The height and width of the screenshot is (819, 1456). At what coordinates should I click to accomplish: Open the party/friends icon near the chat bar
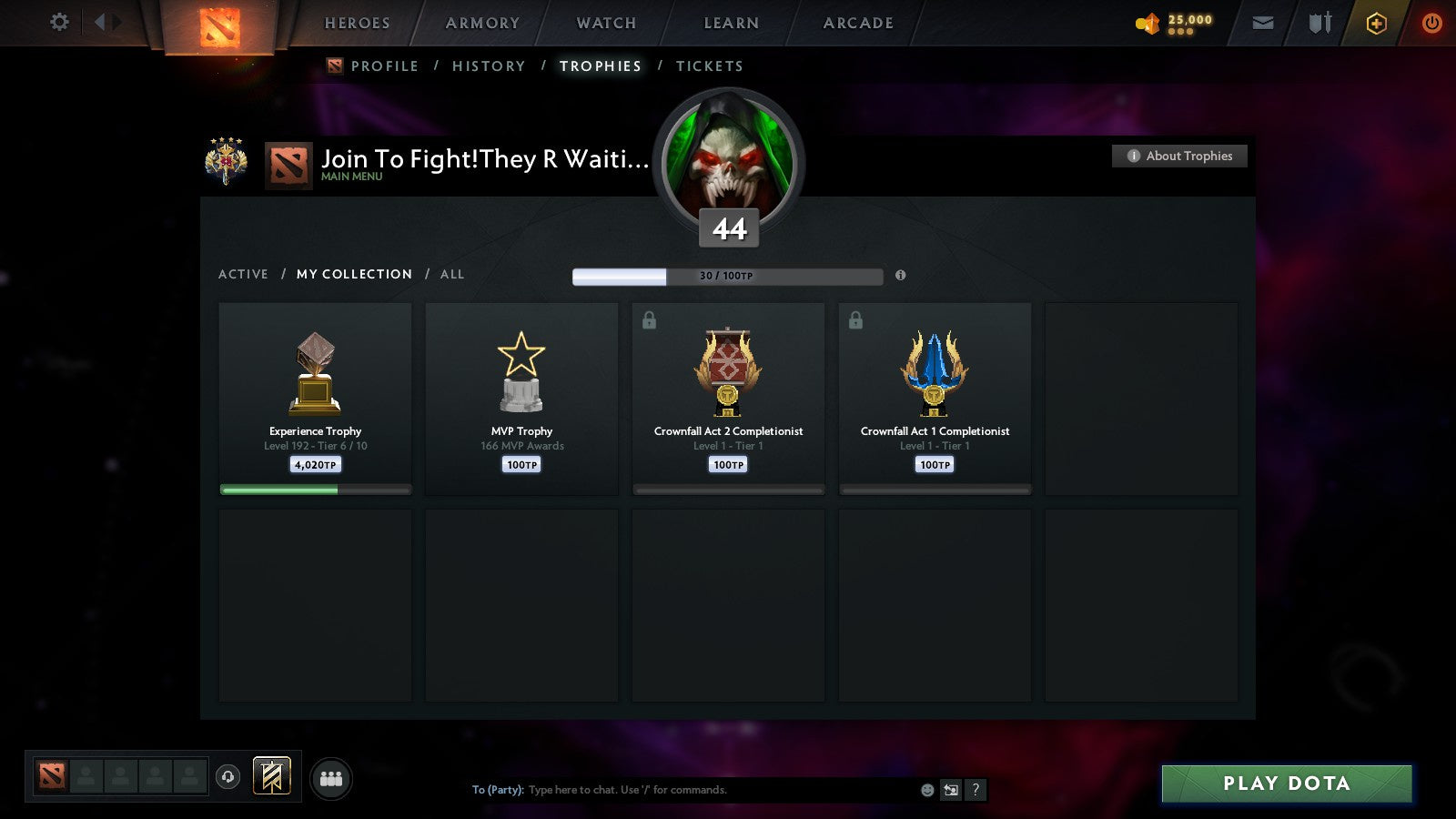point(332,778)
